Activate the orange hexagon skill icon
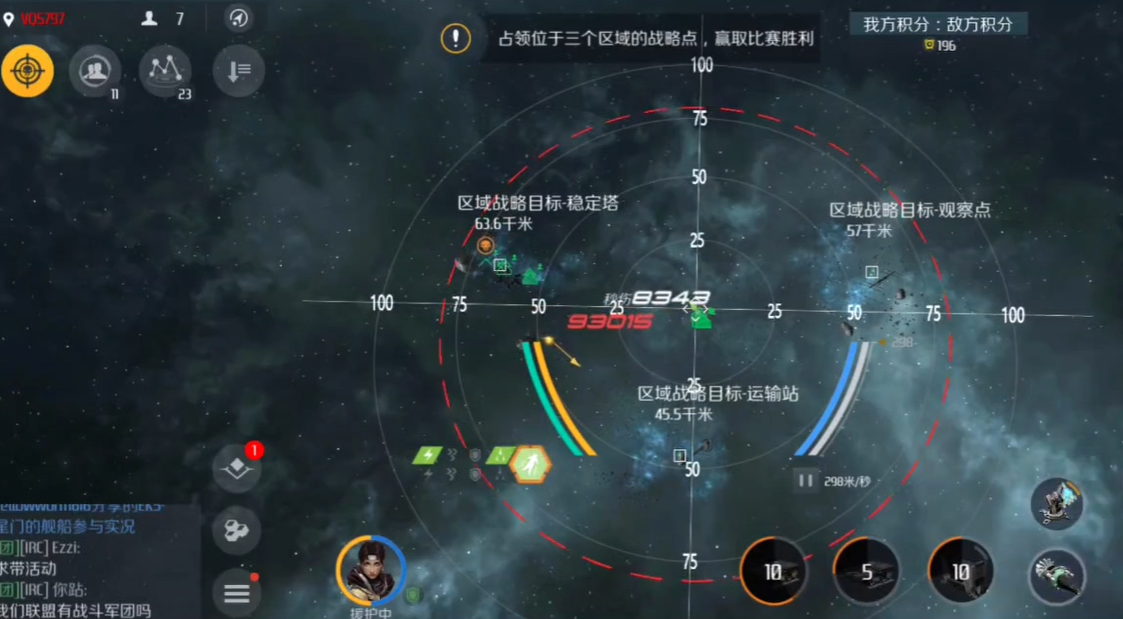 [x=530, y=465]
